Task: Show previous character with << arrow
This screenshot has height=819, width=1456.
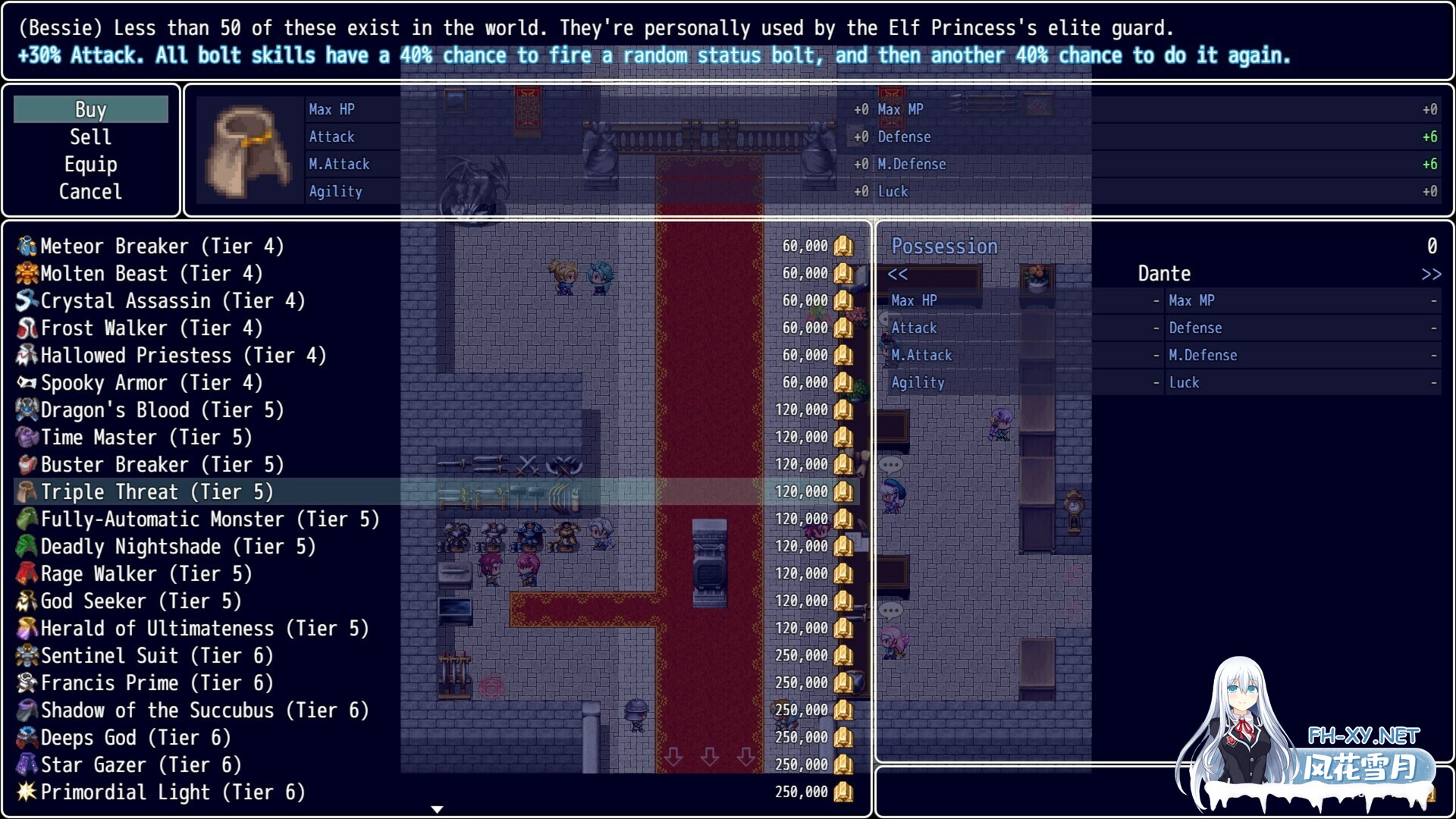Action: (898, 274)
